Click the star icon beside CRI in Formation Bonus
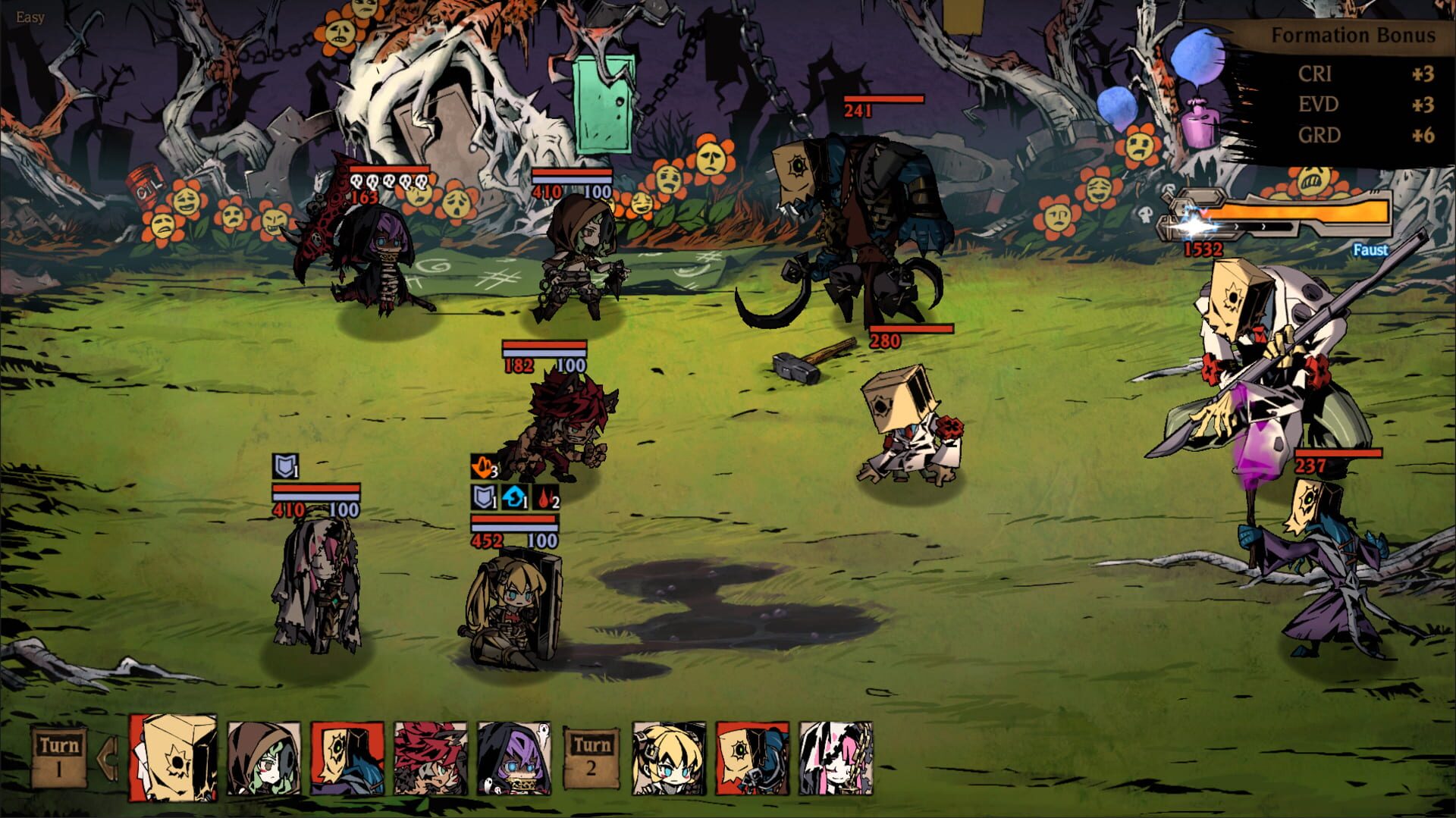The image size is (1456, 818). (1416, 76)
